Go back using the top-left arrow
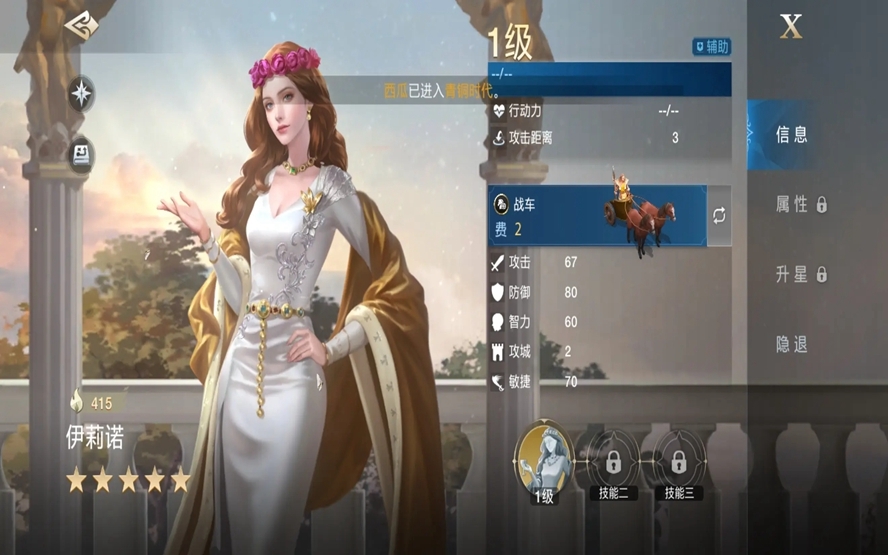Viewport: 888px width, 555px height. (81, 27)
